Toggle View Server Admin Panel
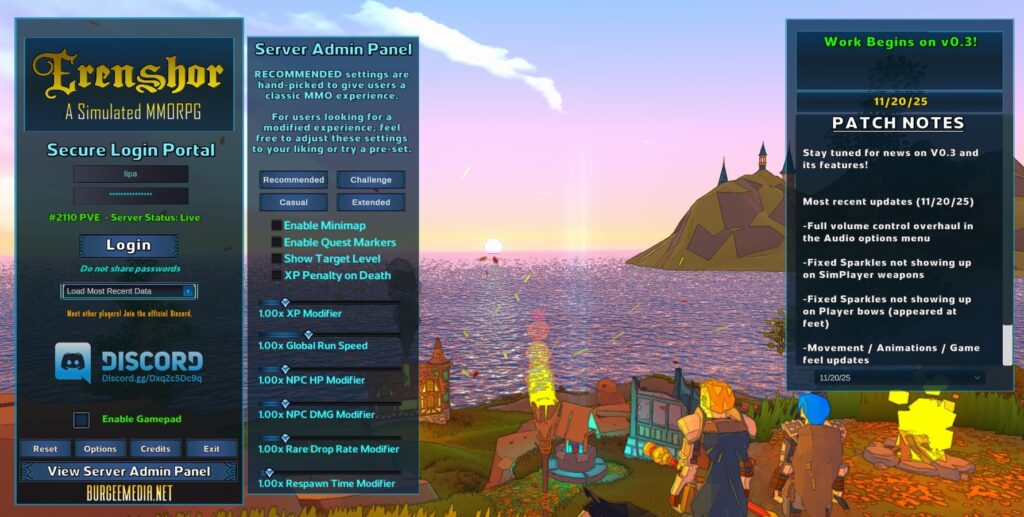1024x517 pixels. [129, 471]
